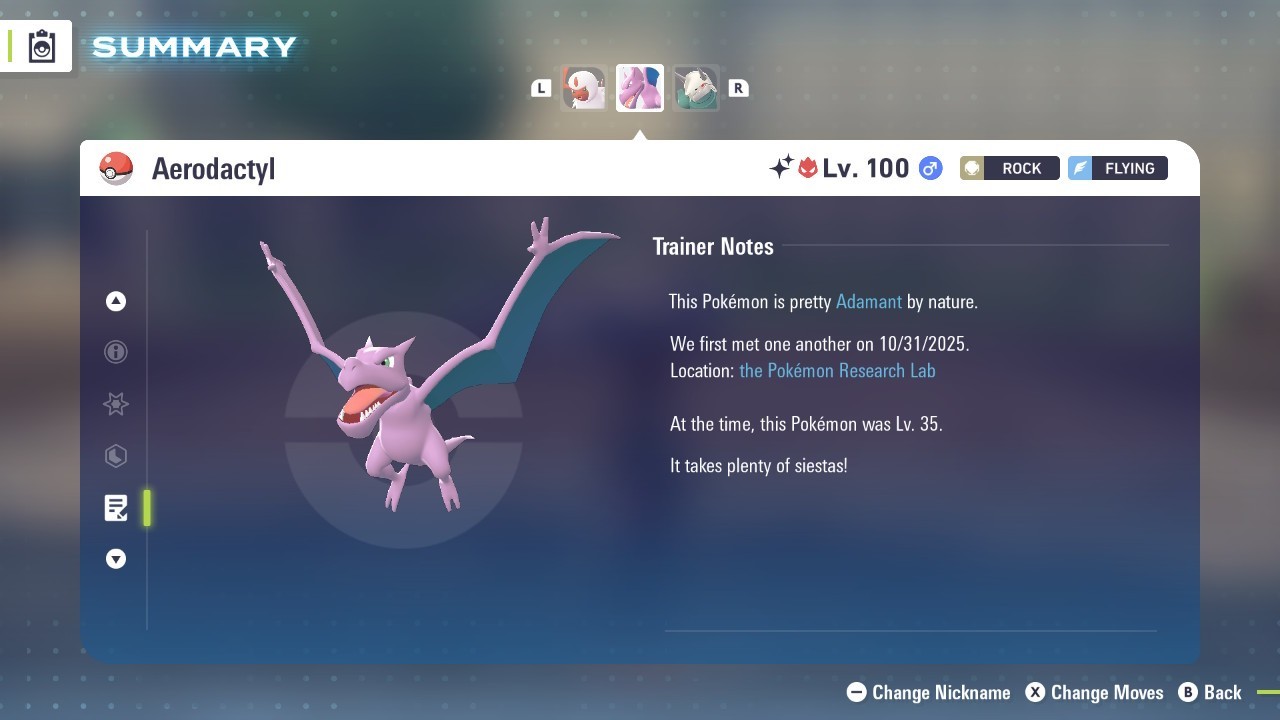Click the Summary clipboard icon

pyautogui.click(x=42, y=47)
